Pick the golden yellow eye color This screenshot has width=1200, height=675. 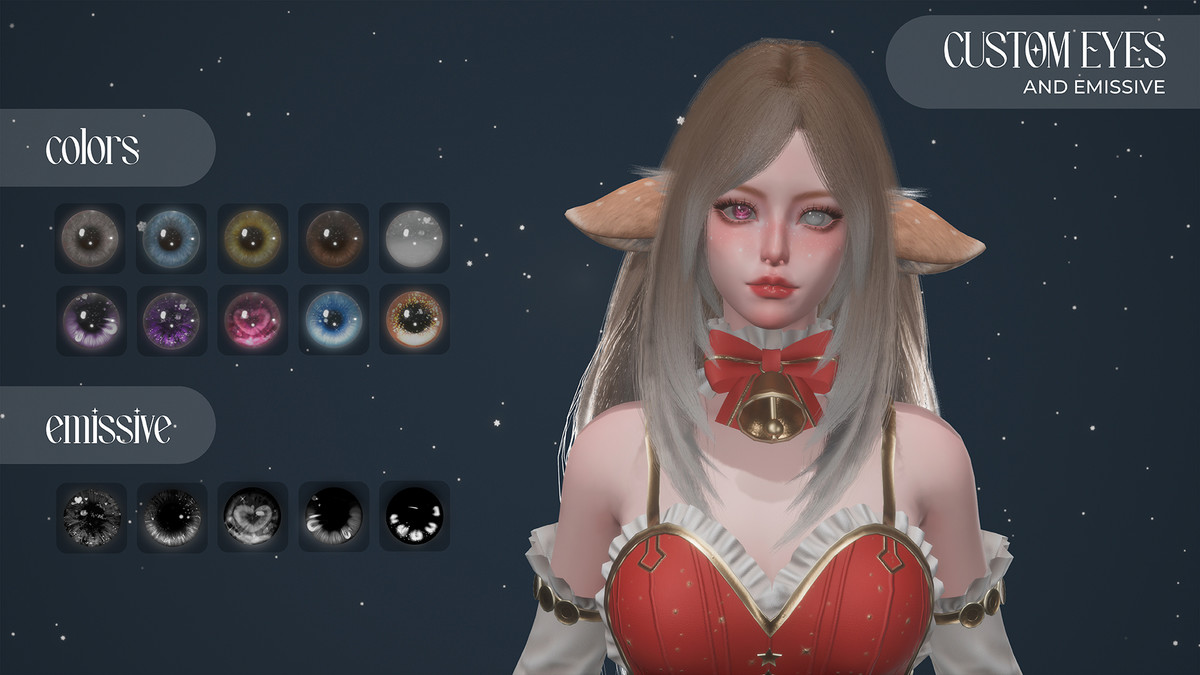(252, 238)
